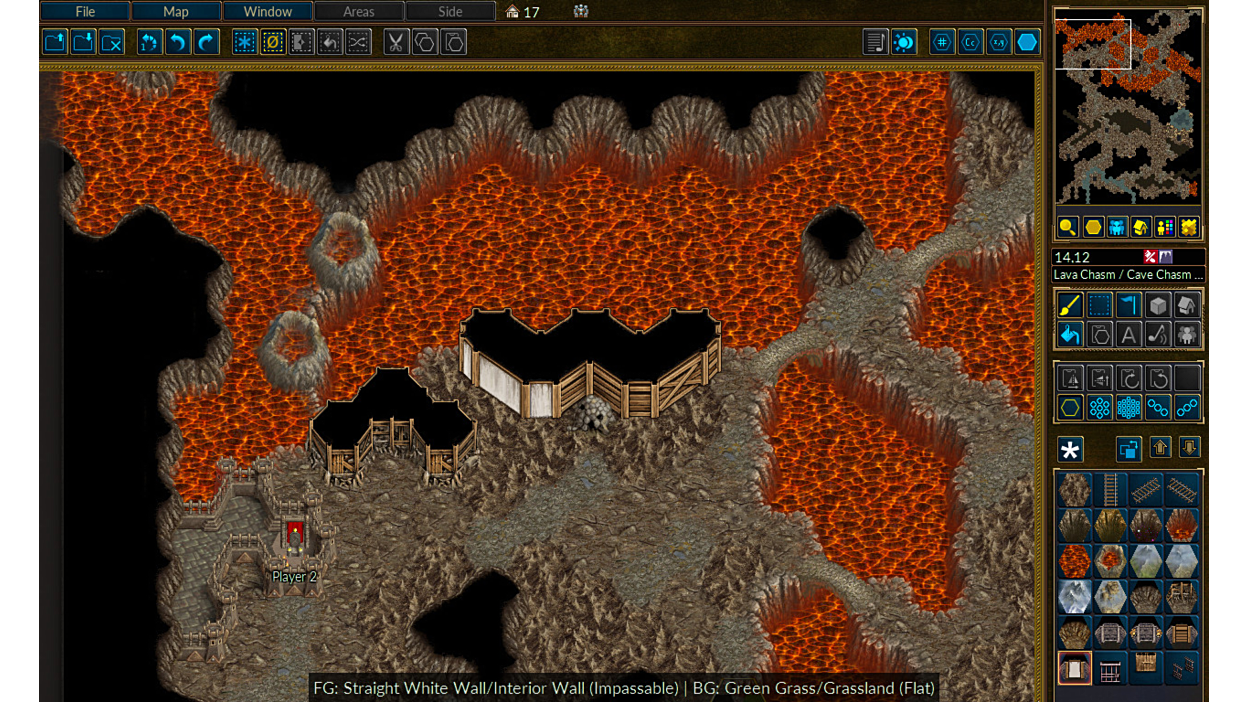Screen dimensions: 1248x702
Task: Switch to the Side tab
Action: point(450,12)
